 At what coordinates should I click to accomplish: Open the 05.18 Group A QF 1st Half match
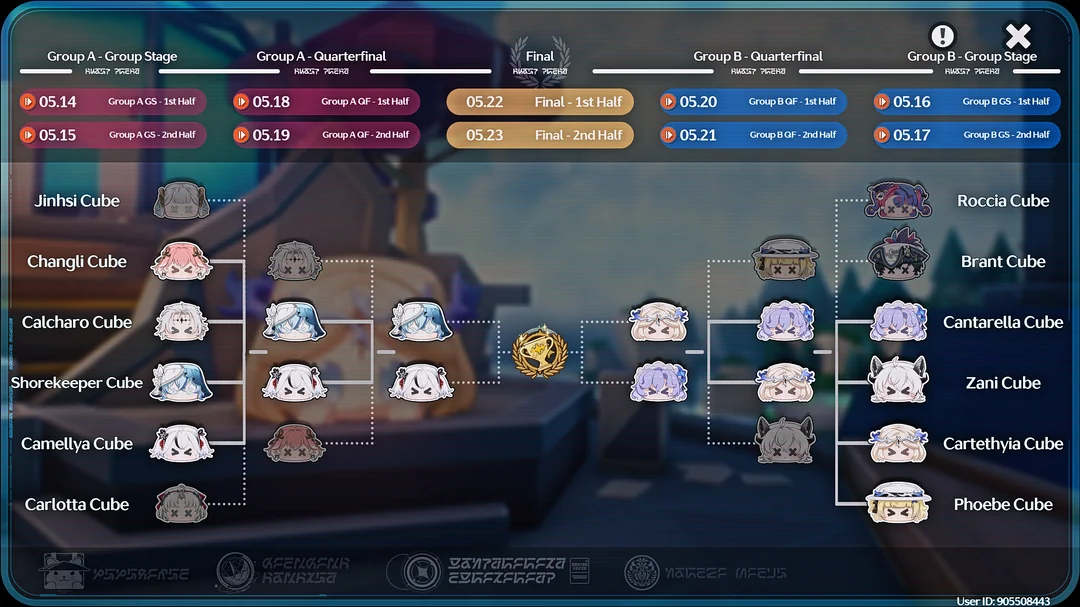326,102
